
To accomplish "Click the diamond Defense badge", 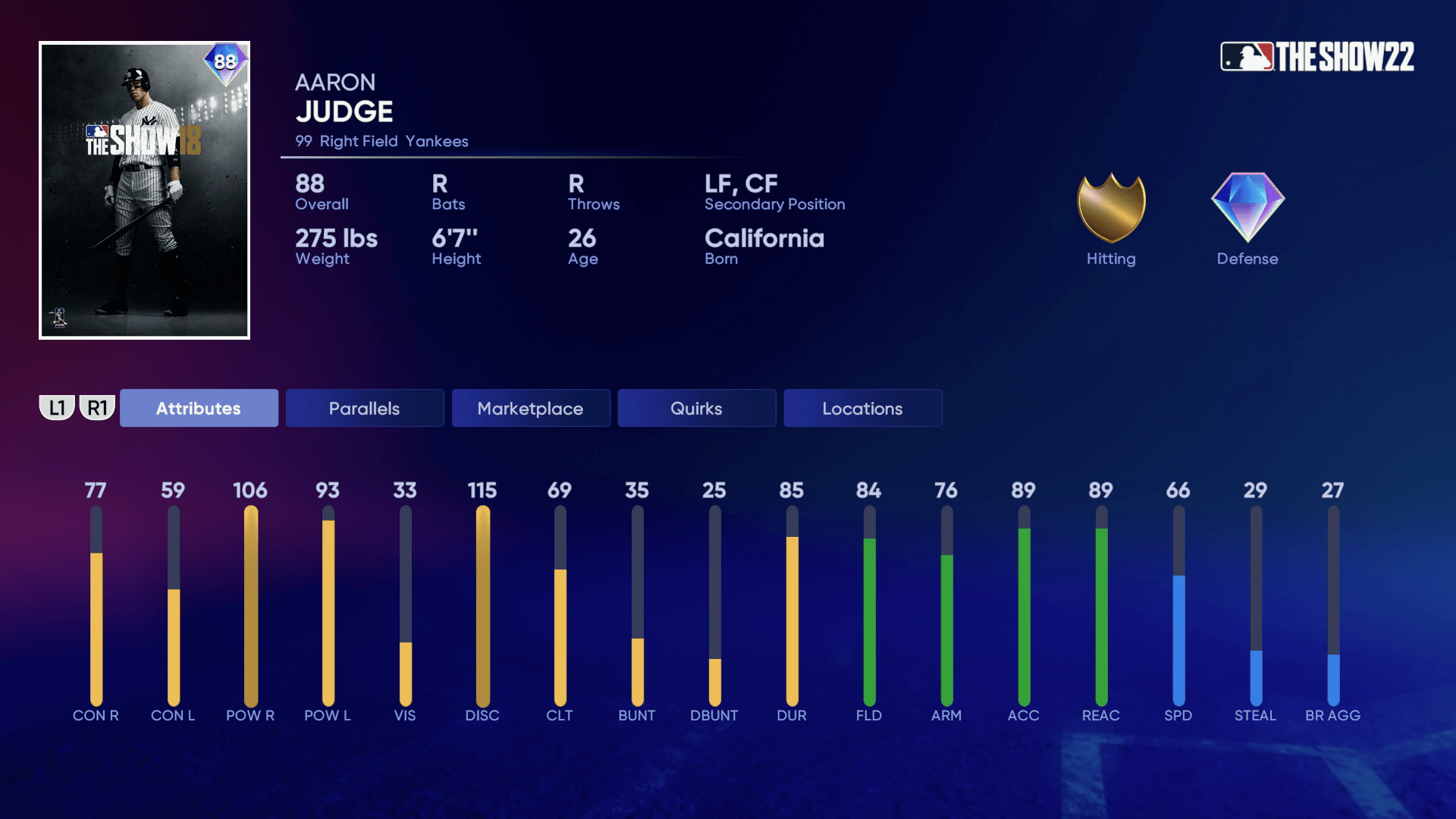I will point(1247,208).
